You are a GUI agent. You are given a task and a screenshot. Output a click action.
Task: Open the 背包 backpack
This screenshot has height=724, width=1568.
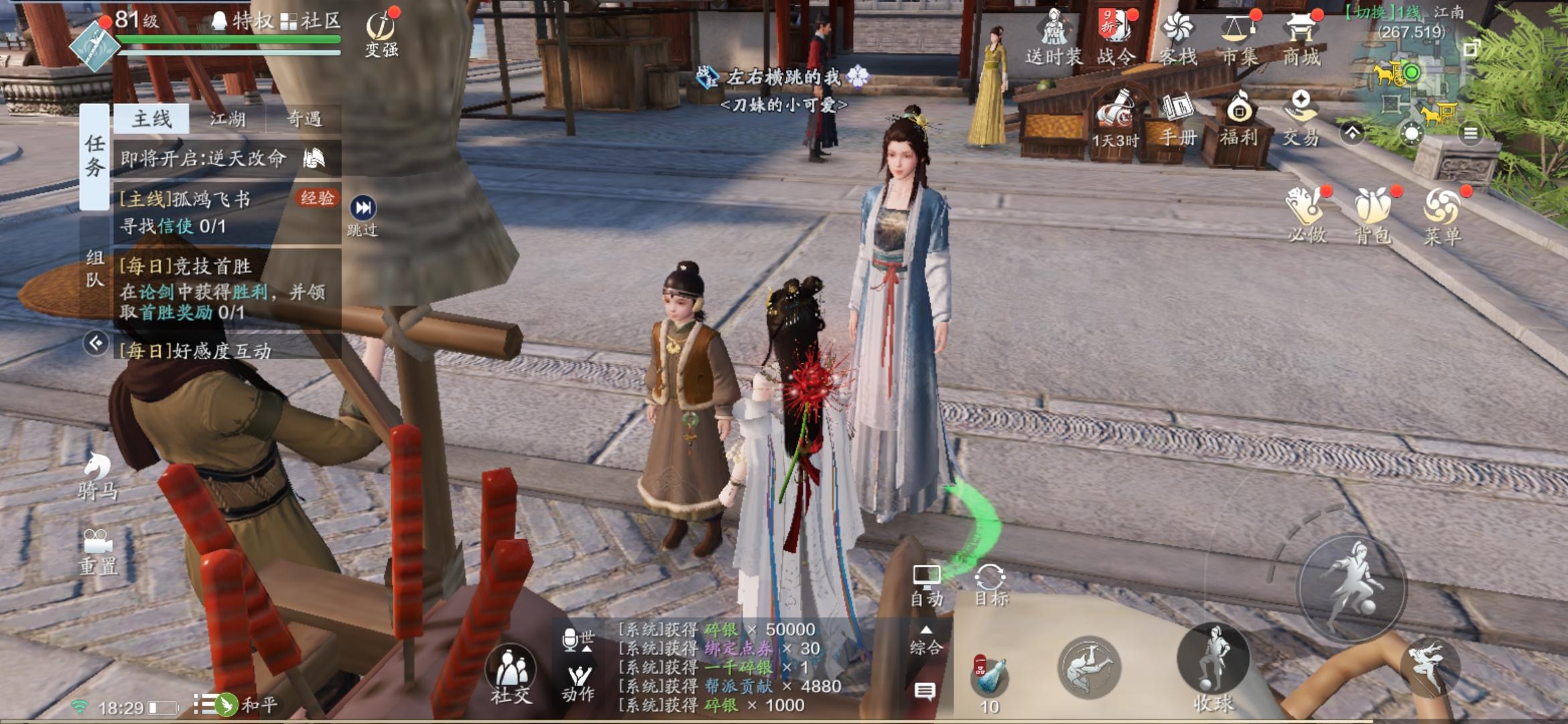coord(1373,213)
